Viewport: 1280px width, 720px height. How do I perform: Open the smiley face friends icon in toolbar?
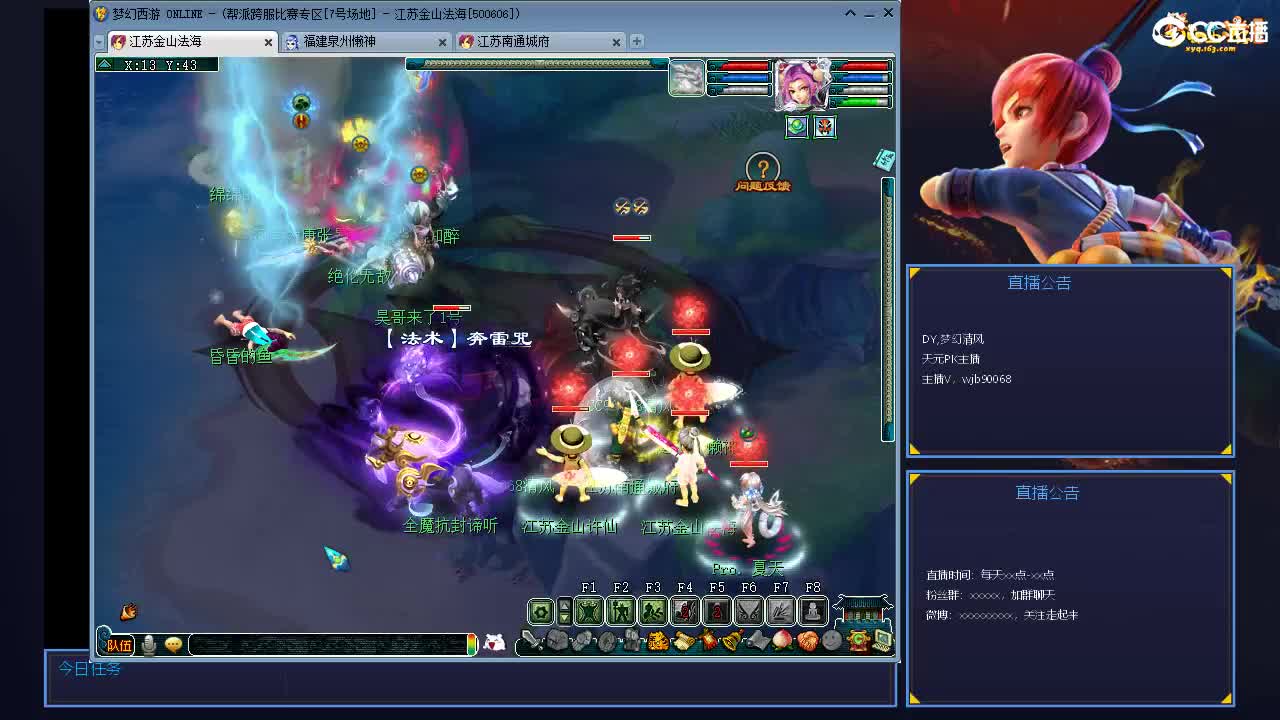click(x=830, y=640)
